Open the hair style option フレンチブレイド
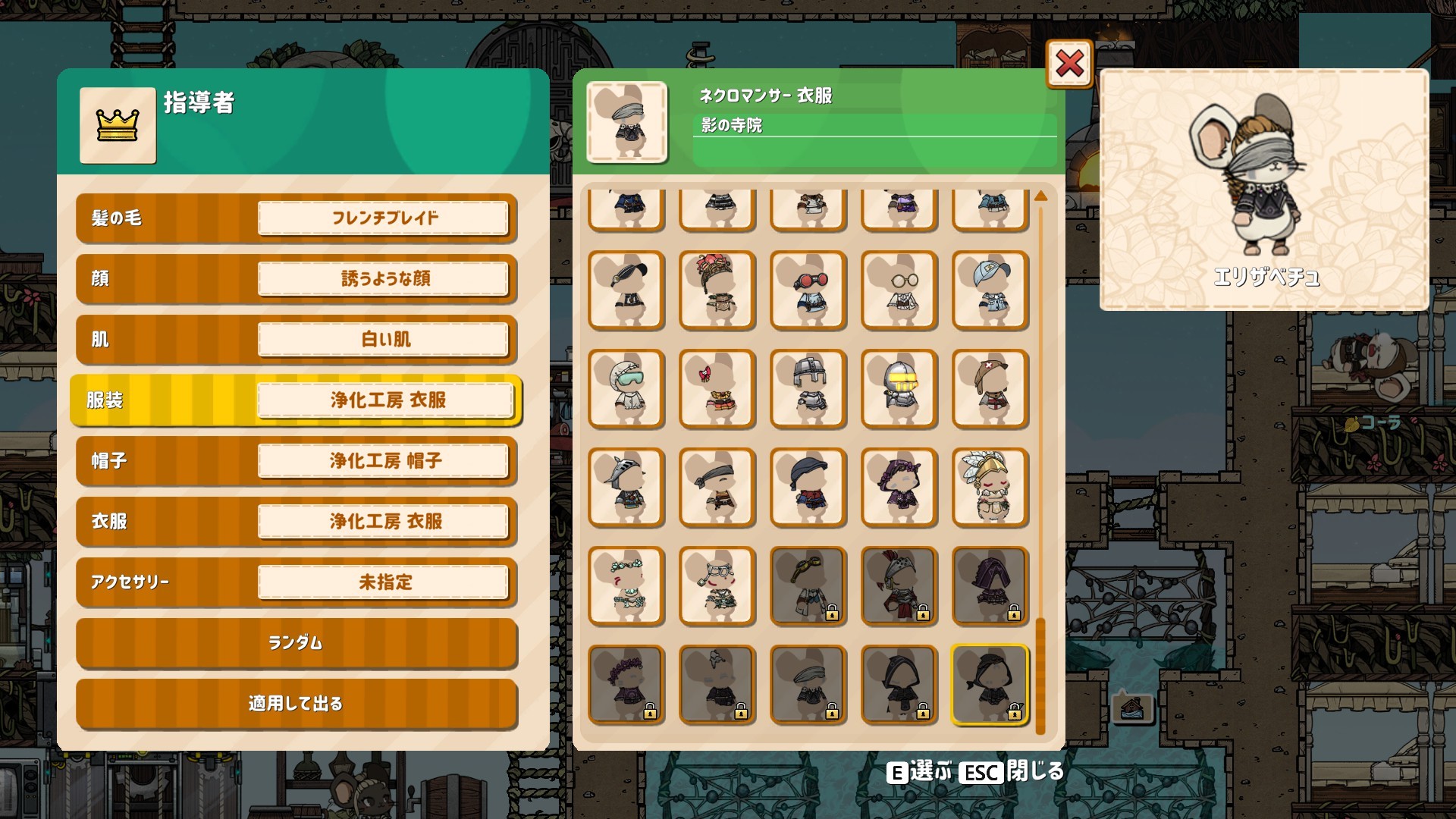This screenshot has height=819, width=1456. (384, 218)
